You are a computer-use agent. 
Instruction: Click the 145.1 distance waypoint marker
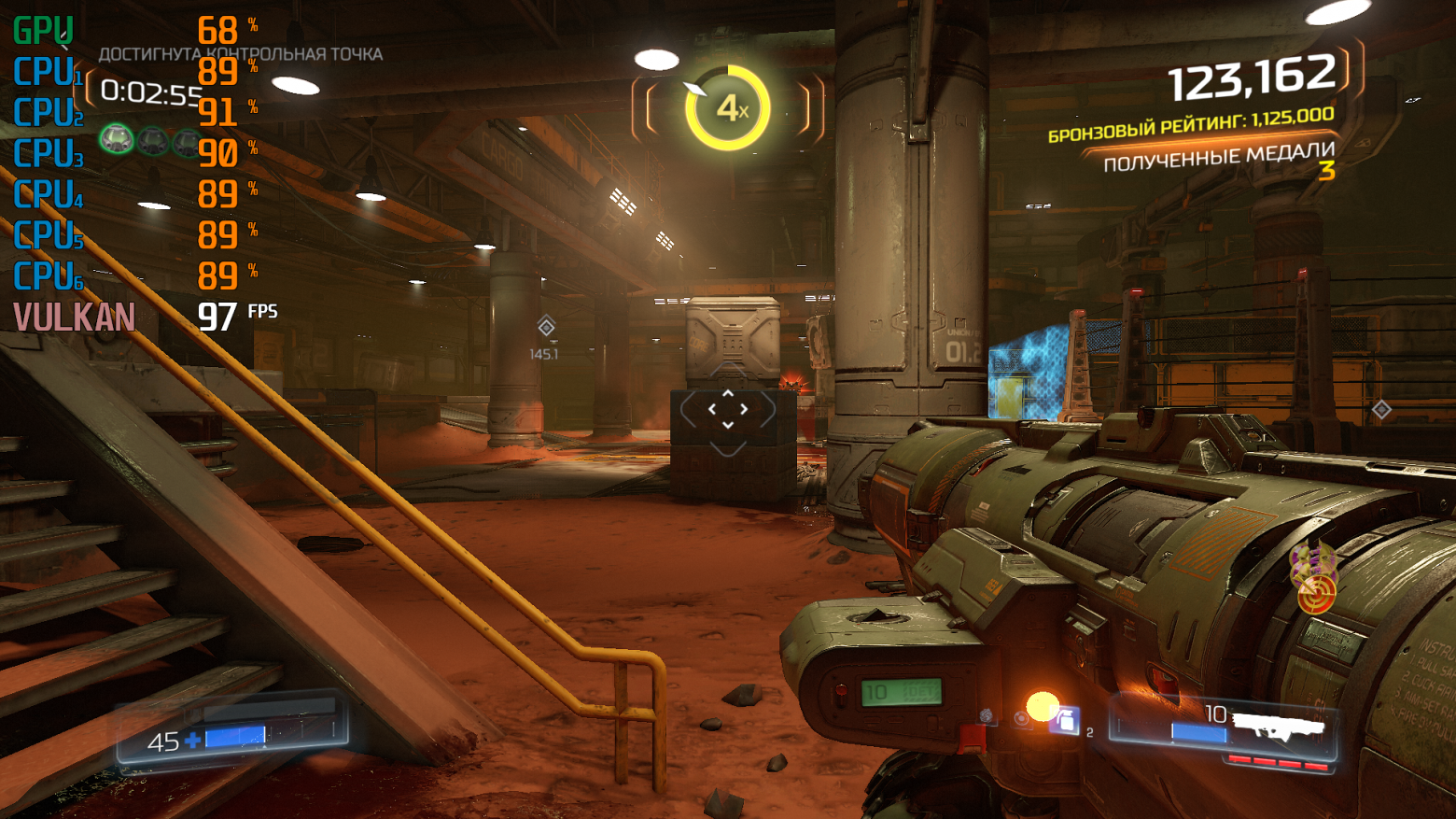(x=546, y=327)
